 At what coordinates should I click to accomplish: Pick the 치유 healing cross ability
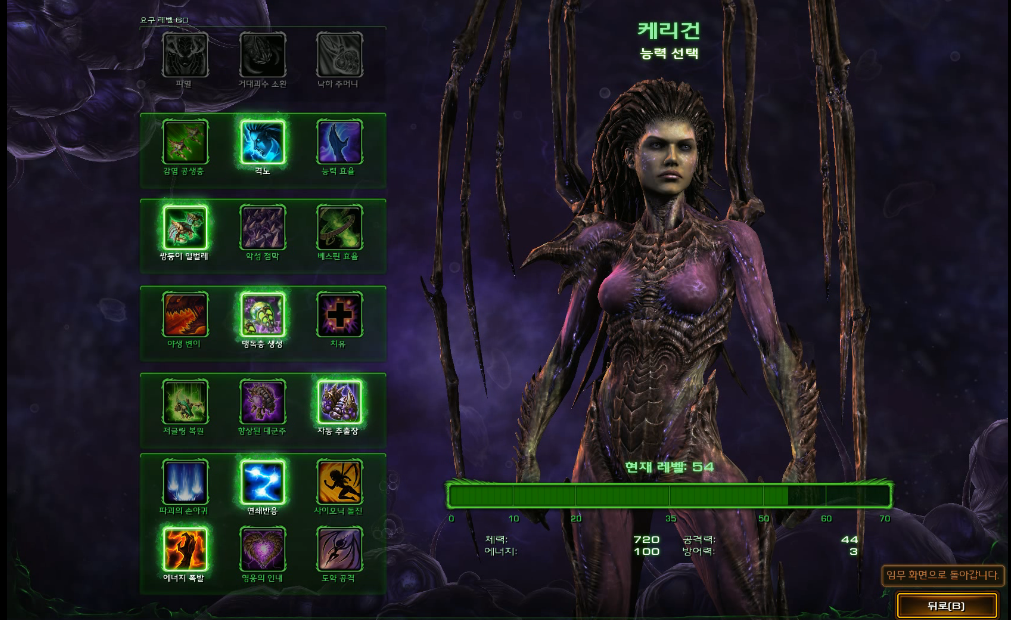[x=339, y=314]
